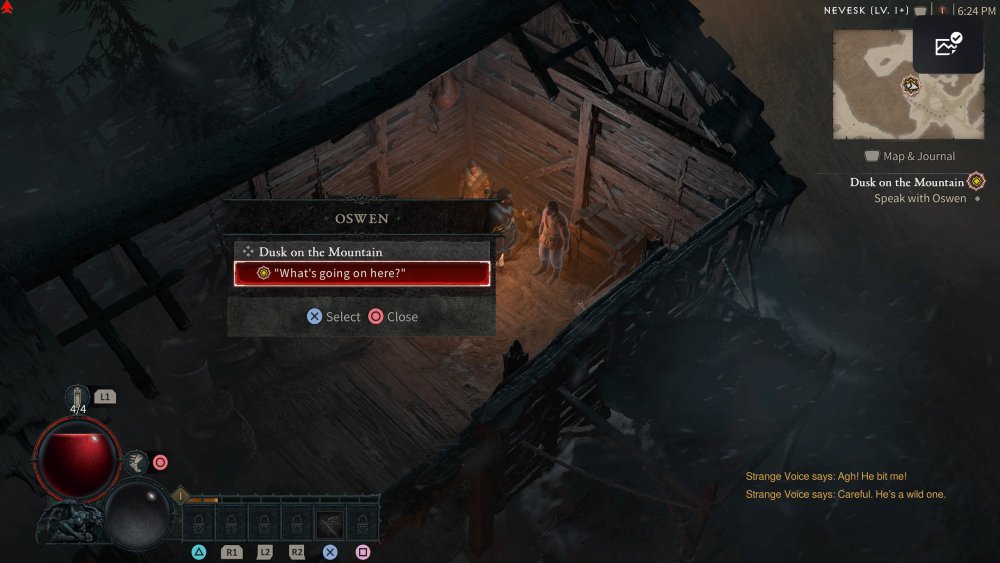The image size is (1000, 563).
Task: Choose the "What's going on here?" reply
Action: (x=362, y=274)
